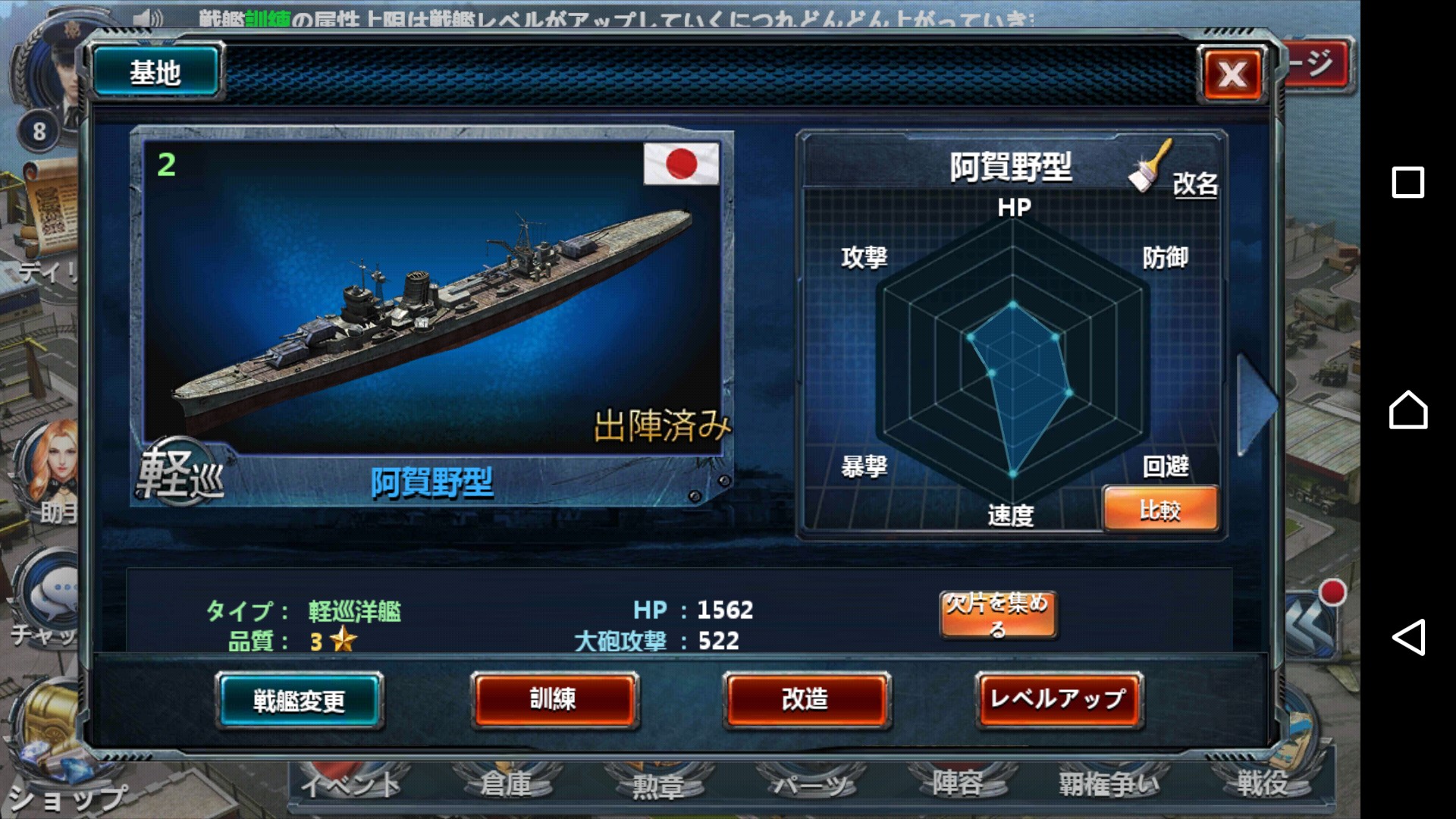1456x819 pixels.
Task: Choose the 欠片を集める collect fragments button
Action: (x=997, y=615)
